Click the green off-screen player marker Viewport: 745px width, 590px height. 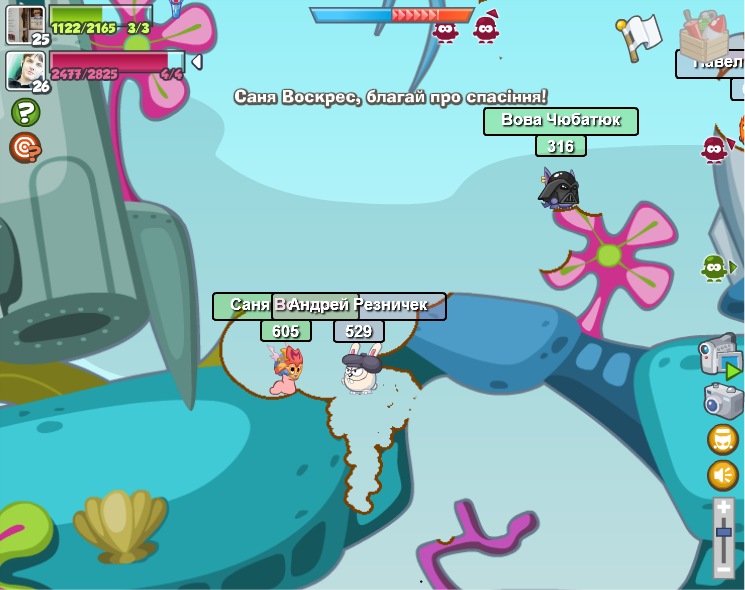pyautogui.click(x=714, y=267)
